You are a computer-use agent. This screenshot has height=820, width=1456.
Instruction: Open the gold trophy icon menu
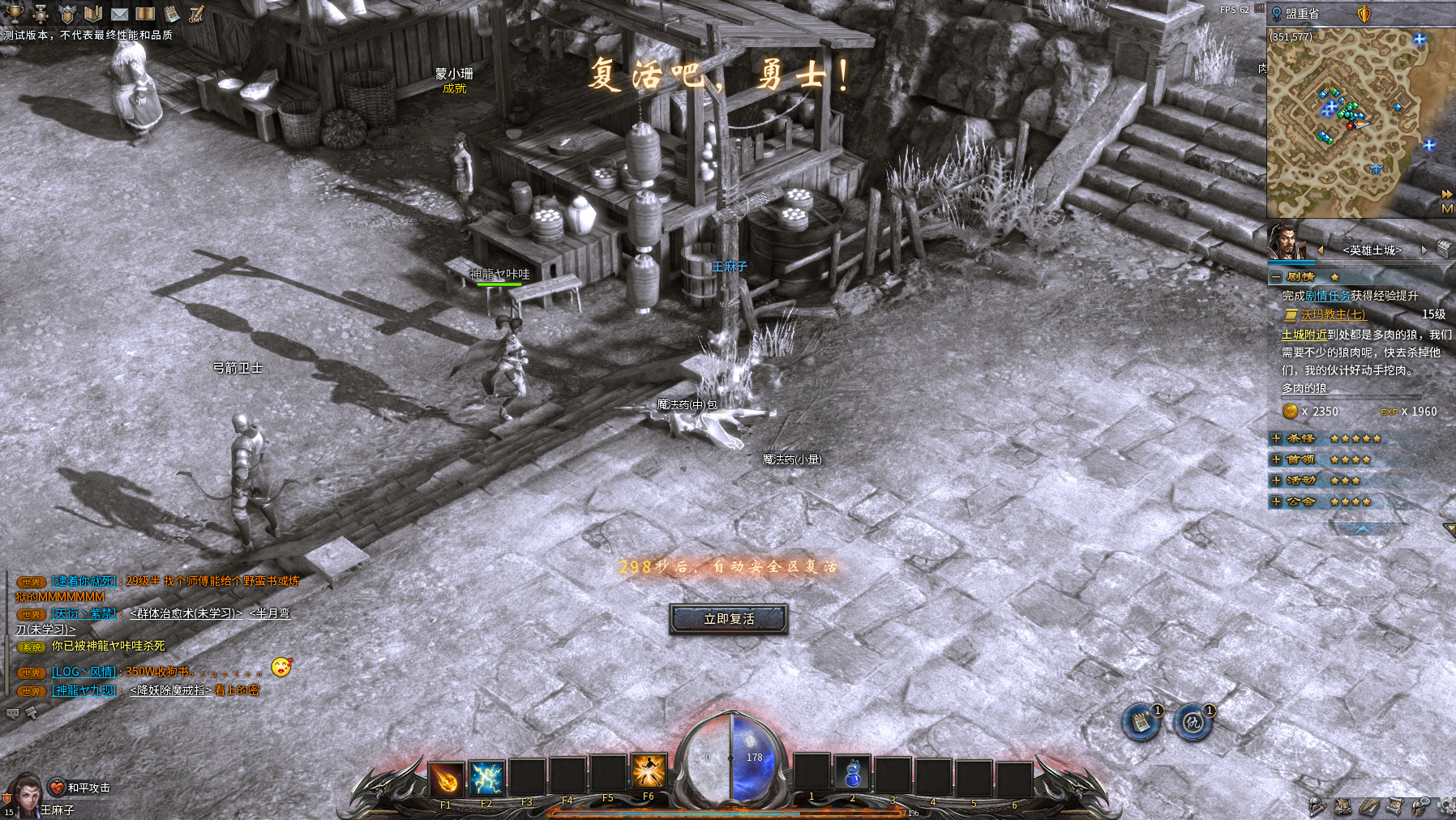point(15,13)
